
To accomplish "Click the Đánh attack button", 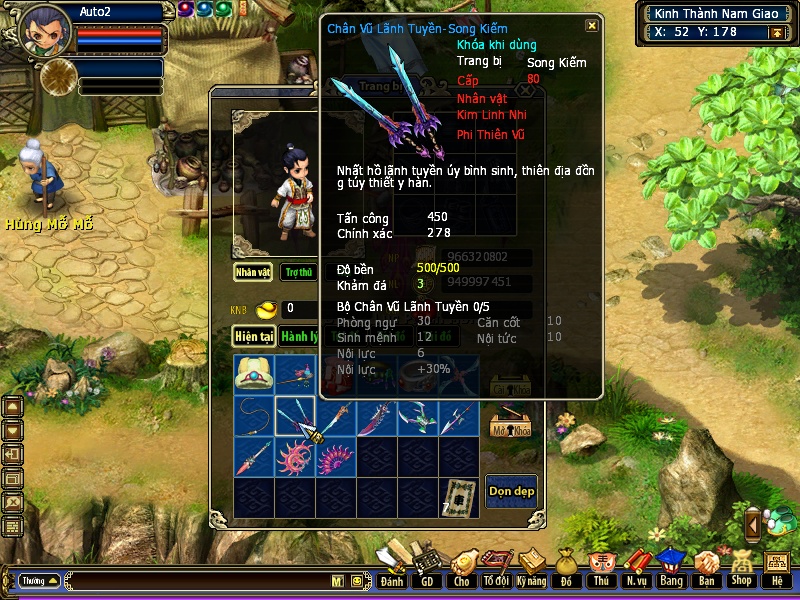I will (392, 568).
